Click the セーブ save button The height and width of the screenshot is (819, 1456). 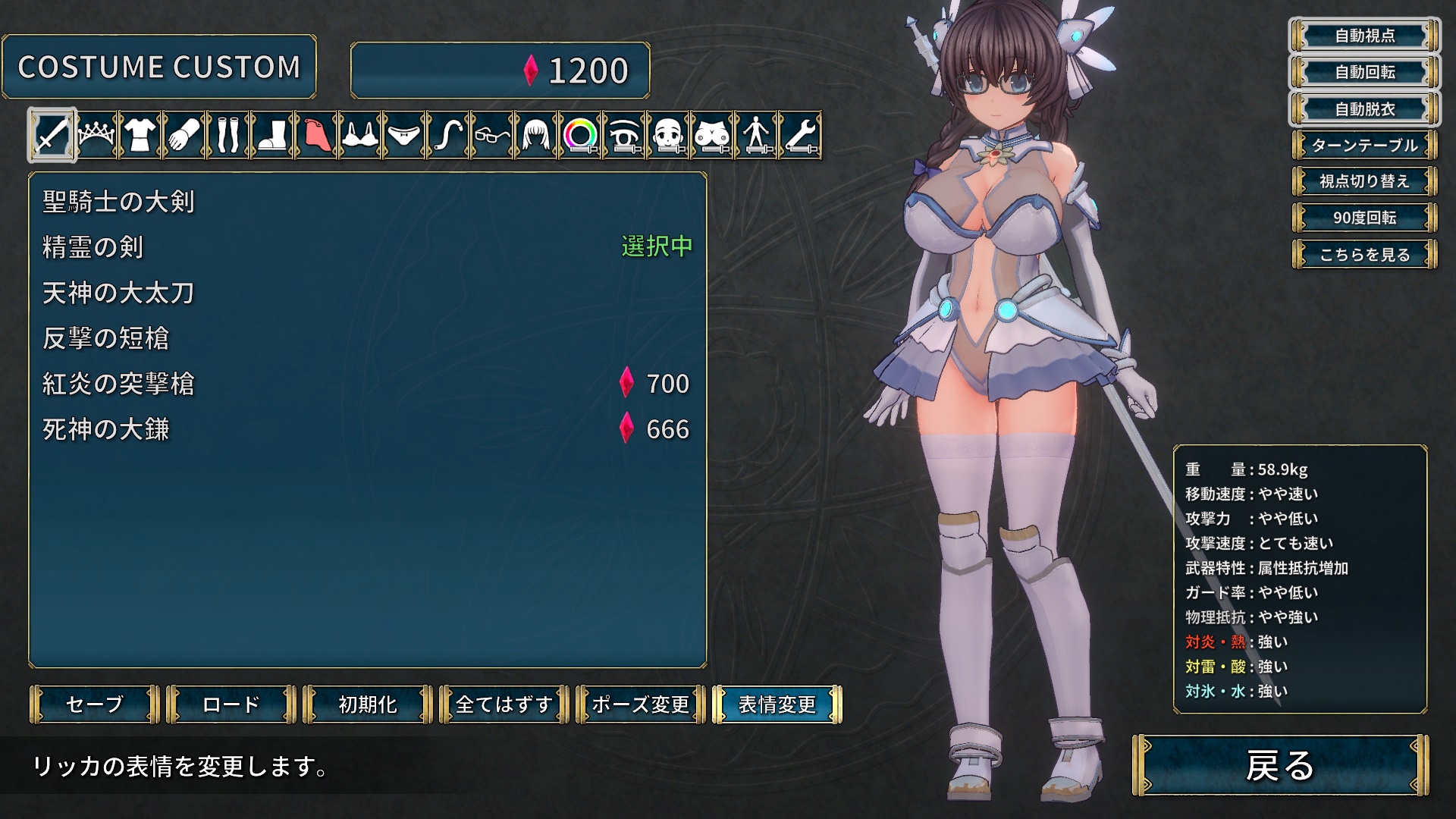pos(95,704)
